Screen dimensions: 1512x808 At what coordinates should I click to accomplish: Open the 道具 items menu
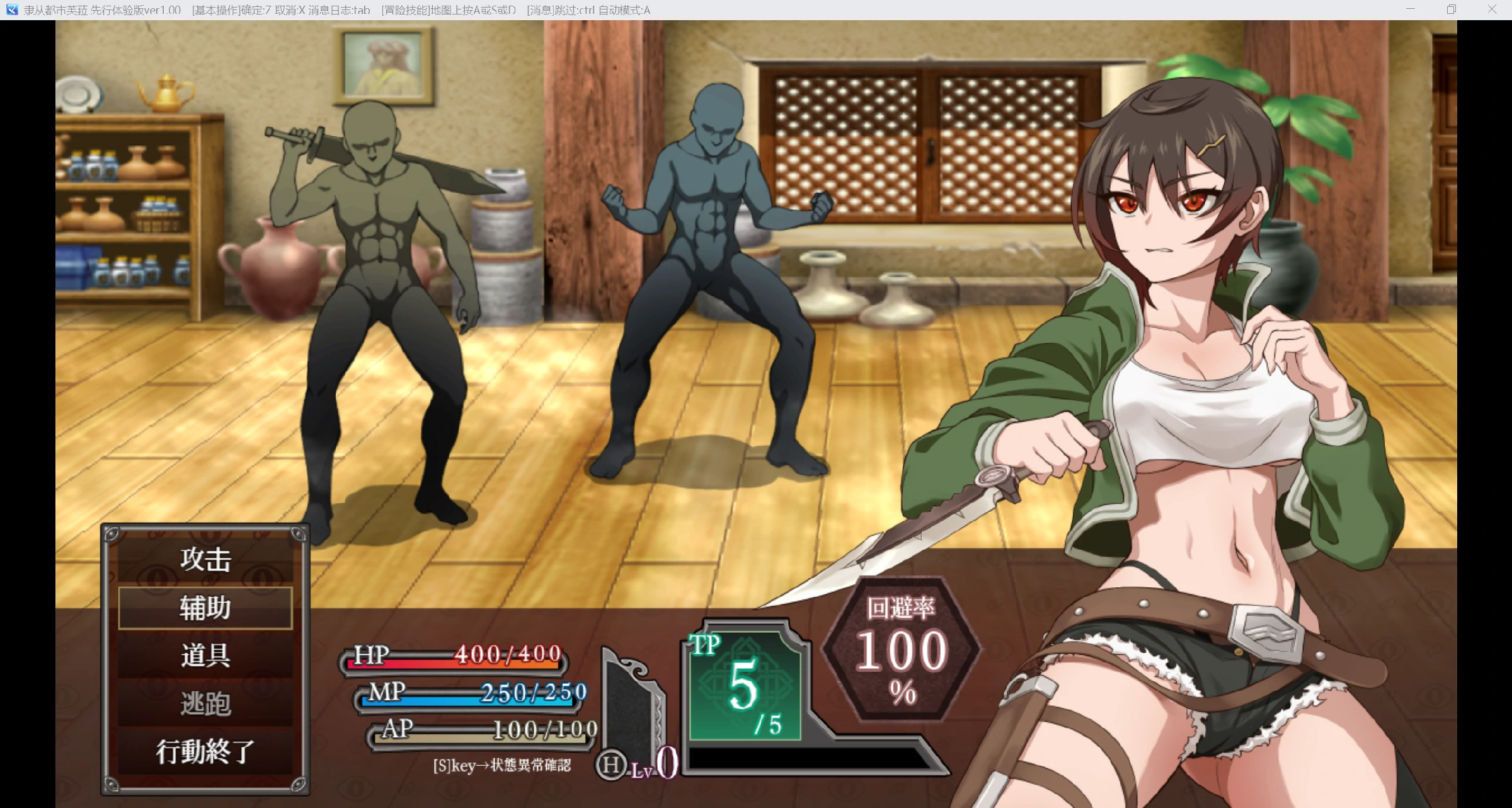point(205,656)
